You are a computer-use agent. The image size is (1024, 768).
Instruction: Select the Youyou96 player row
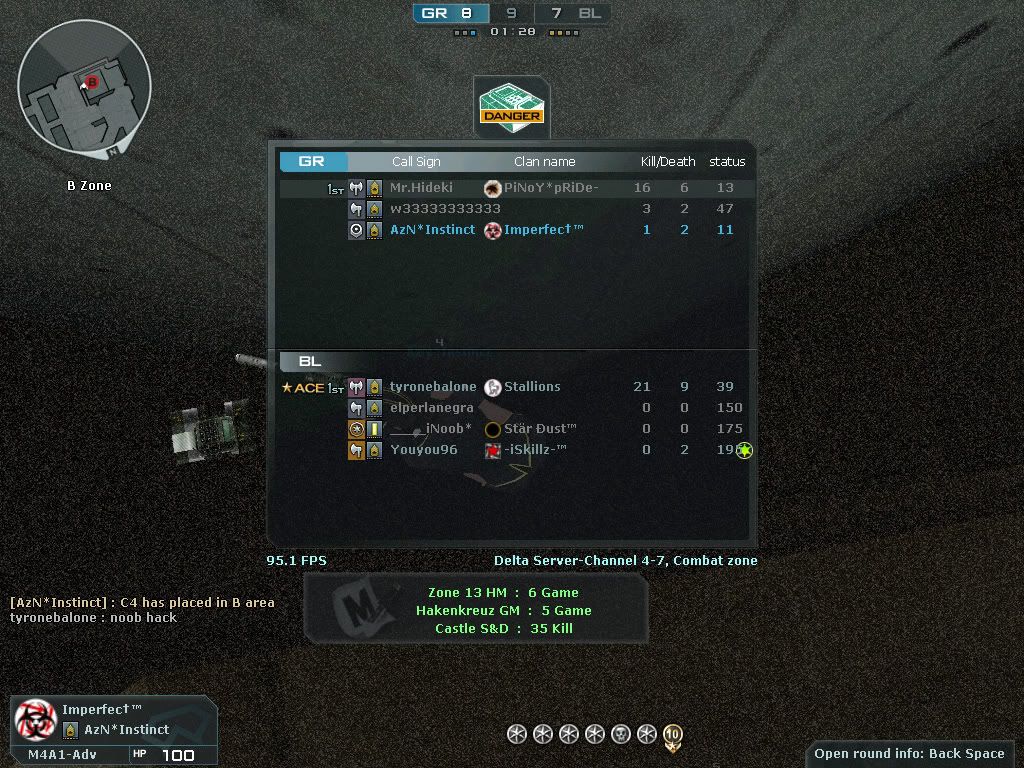pos(512,450)
